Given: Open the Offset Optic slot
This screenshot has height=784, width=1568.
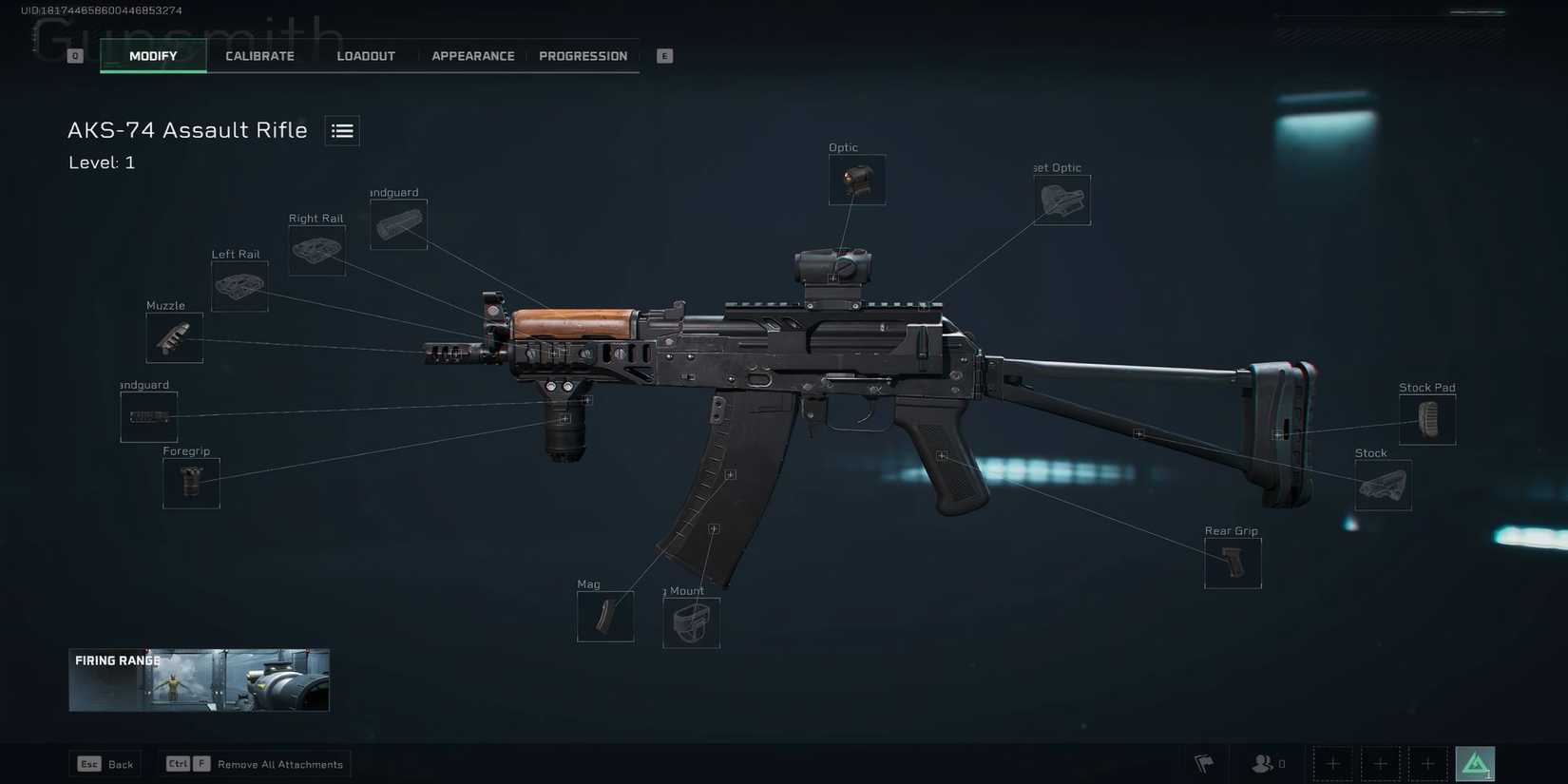Looking at the screenshot, I should 1061,200.
